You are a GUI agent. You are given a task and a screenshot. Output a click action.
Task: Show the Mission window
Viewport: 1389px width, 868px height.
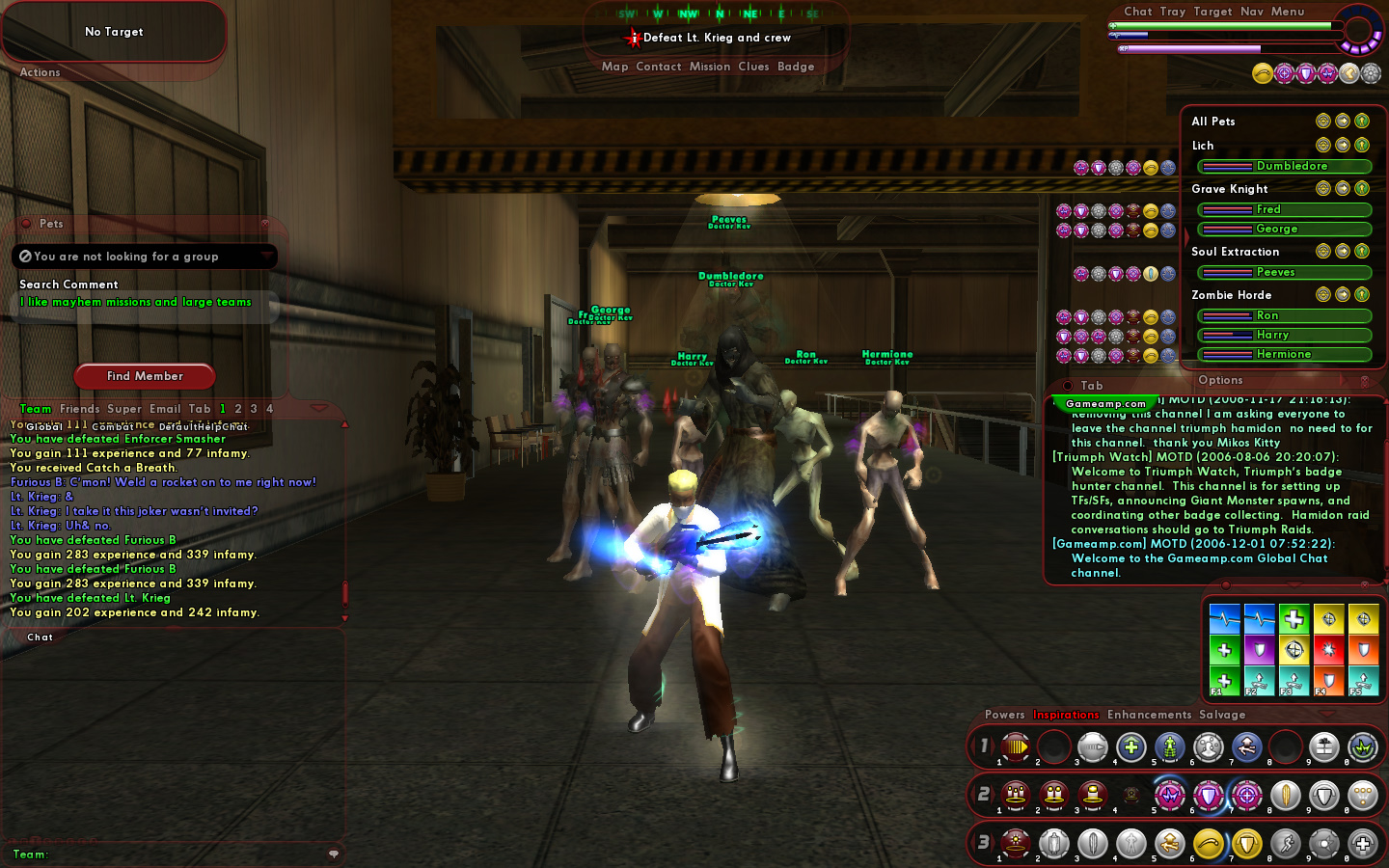tap(709, 67)
